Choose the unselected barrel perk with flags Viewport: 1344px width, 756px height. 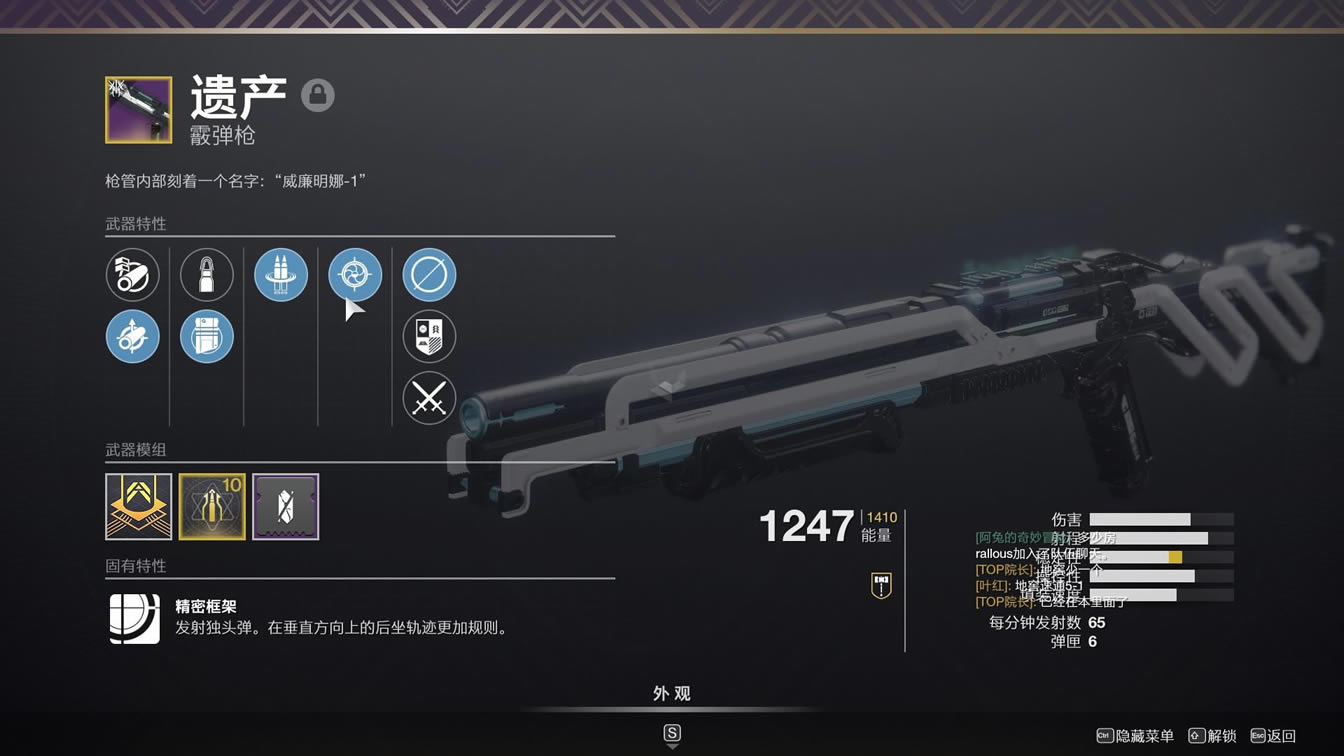click(133, 275)
